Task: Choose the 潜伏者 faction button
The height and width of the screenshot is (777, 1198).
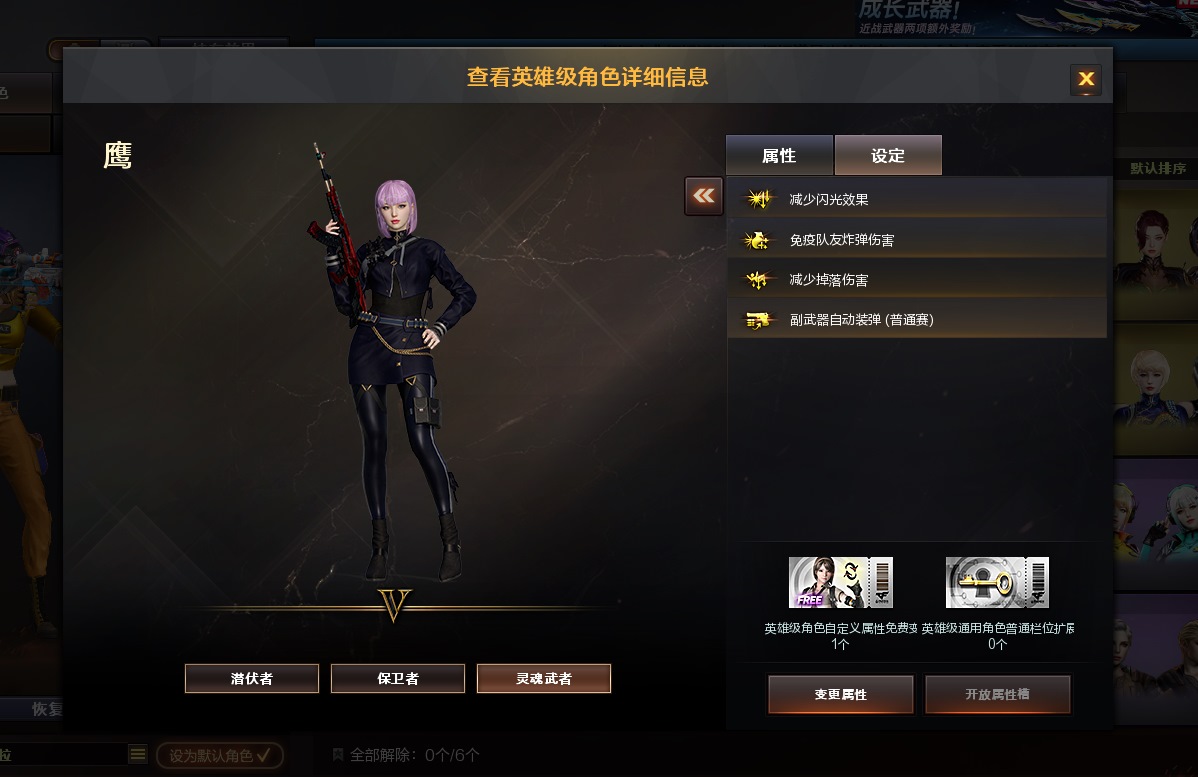Action: 252,678
